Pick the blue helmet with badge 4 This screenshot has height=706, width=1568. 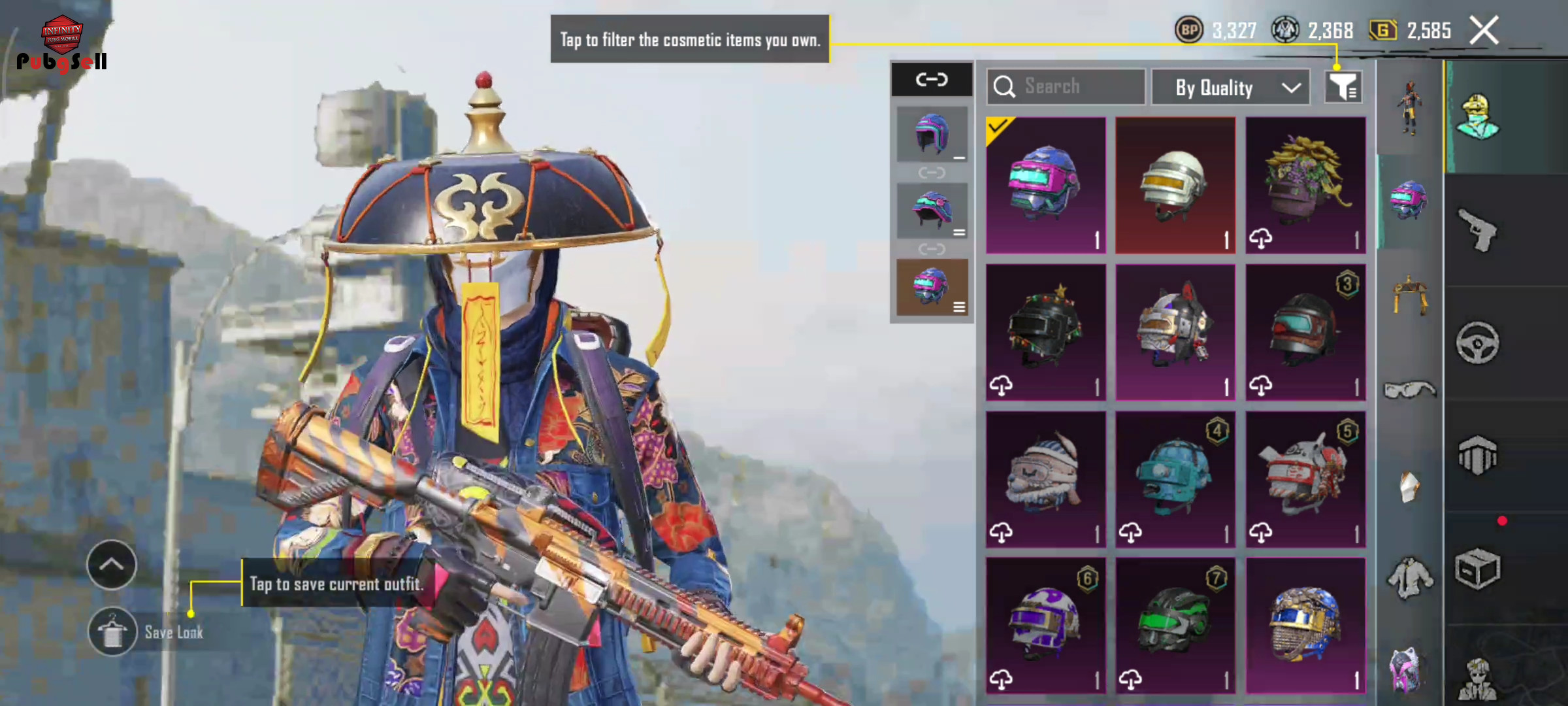(x=1175, y=479)
